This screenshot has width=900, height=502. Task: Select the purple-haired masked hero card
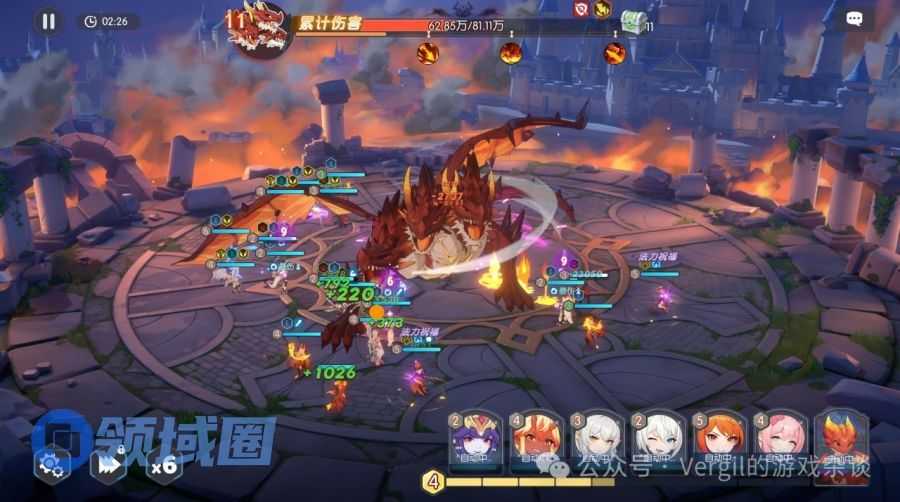(471, 440)
